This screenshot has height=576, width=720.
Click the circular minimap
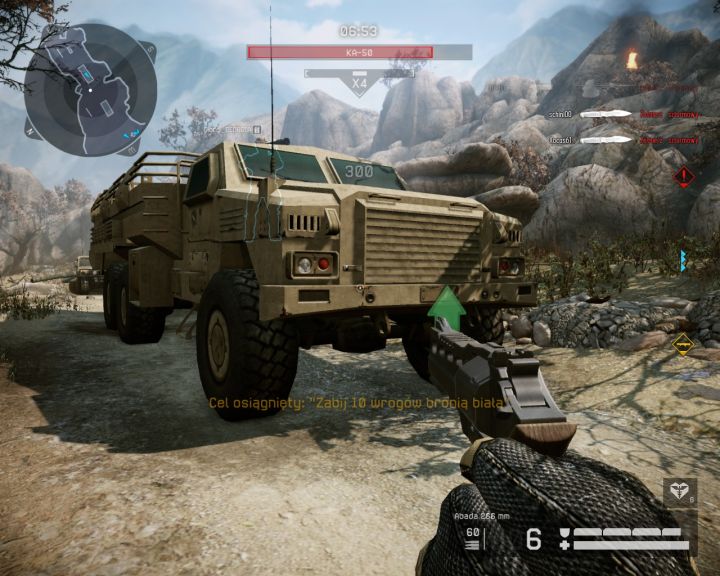(90, 90)
